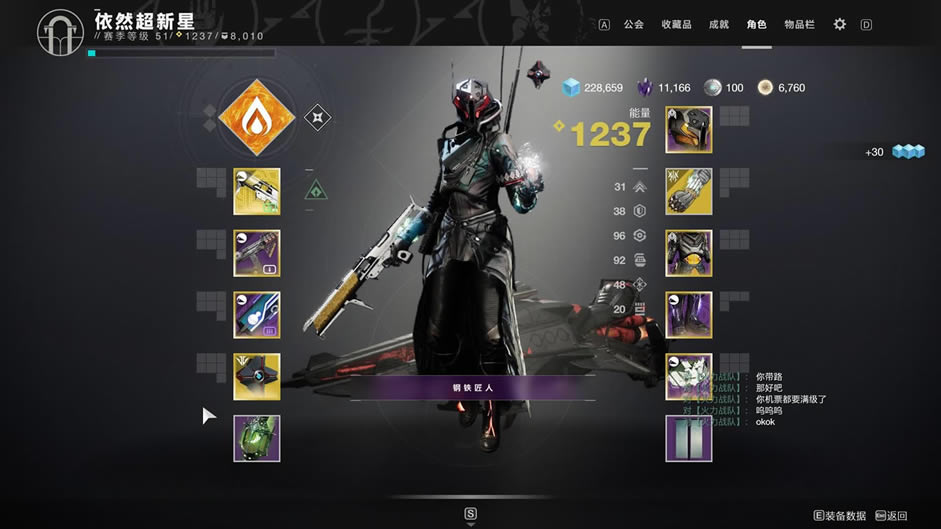941x529 pixels.
Task: Choose the exotic gauntlets slot
Action: click(x=689, y=191)
